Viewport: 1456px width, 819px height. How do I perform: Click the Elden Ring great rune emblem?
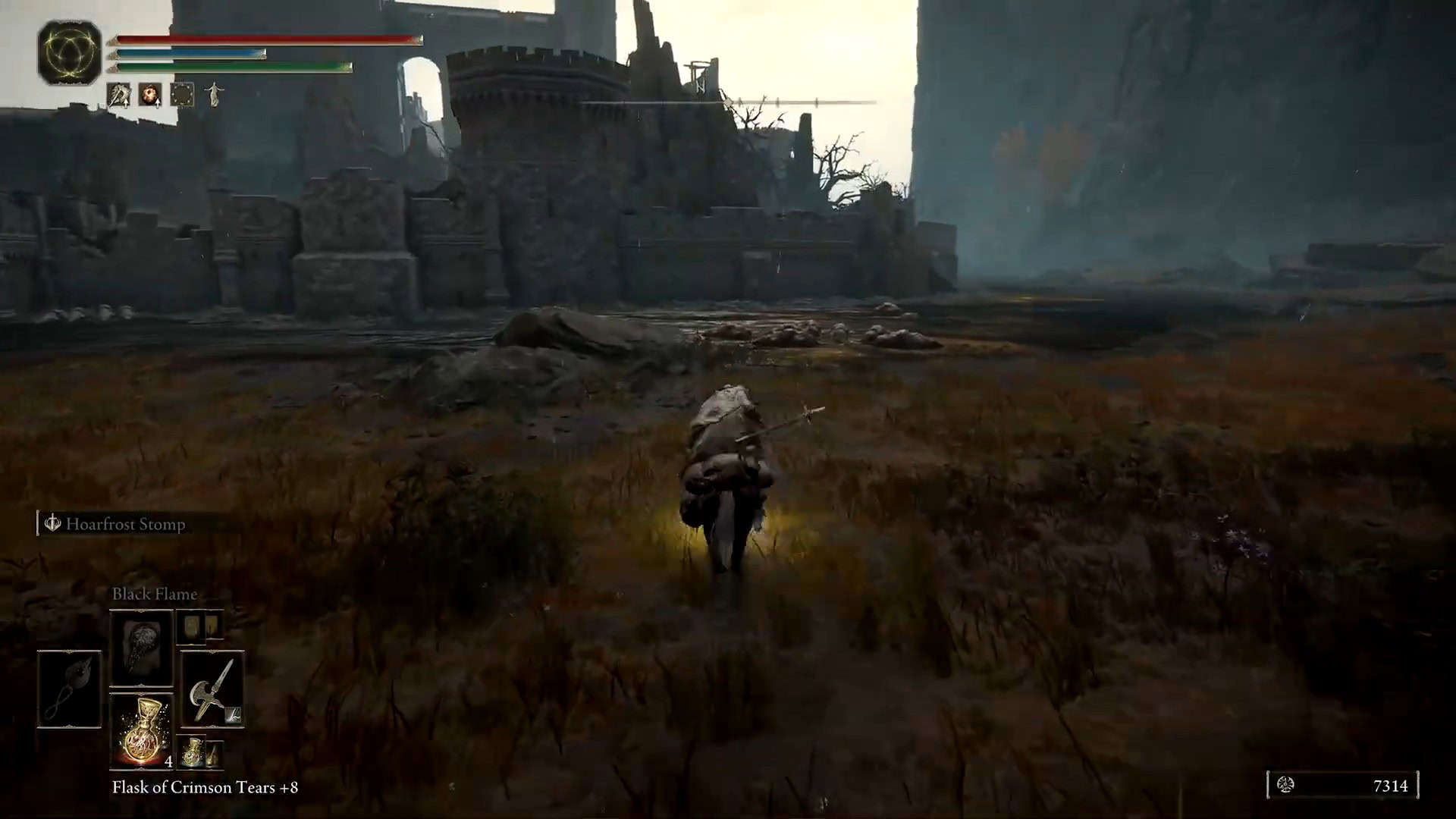70,52
